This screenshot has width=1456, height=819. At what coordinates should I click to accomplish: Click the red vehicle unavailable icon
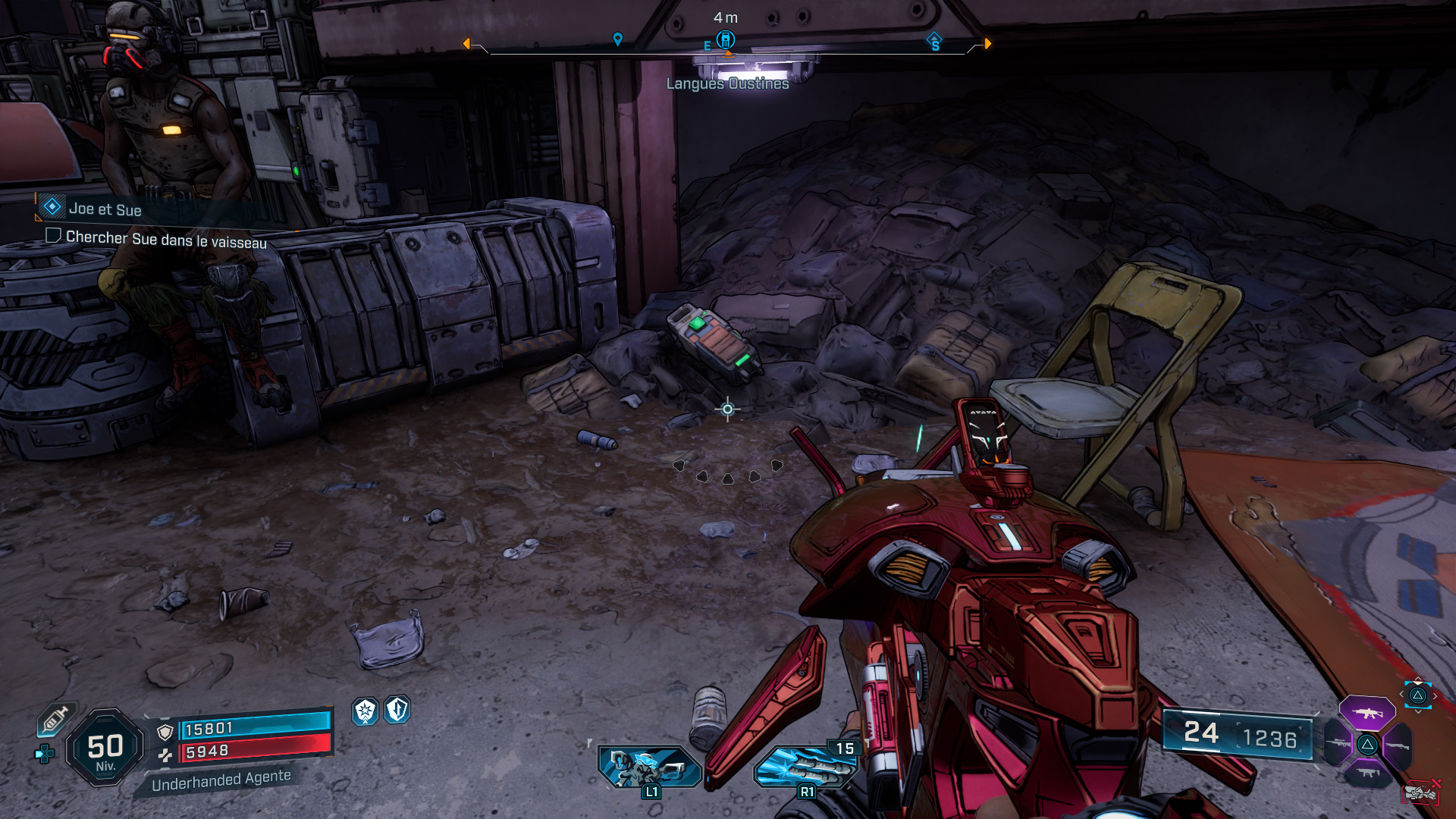click(1421, 792)
